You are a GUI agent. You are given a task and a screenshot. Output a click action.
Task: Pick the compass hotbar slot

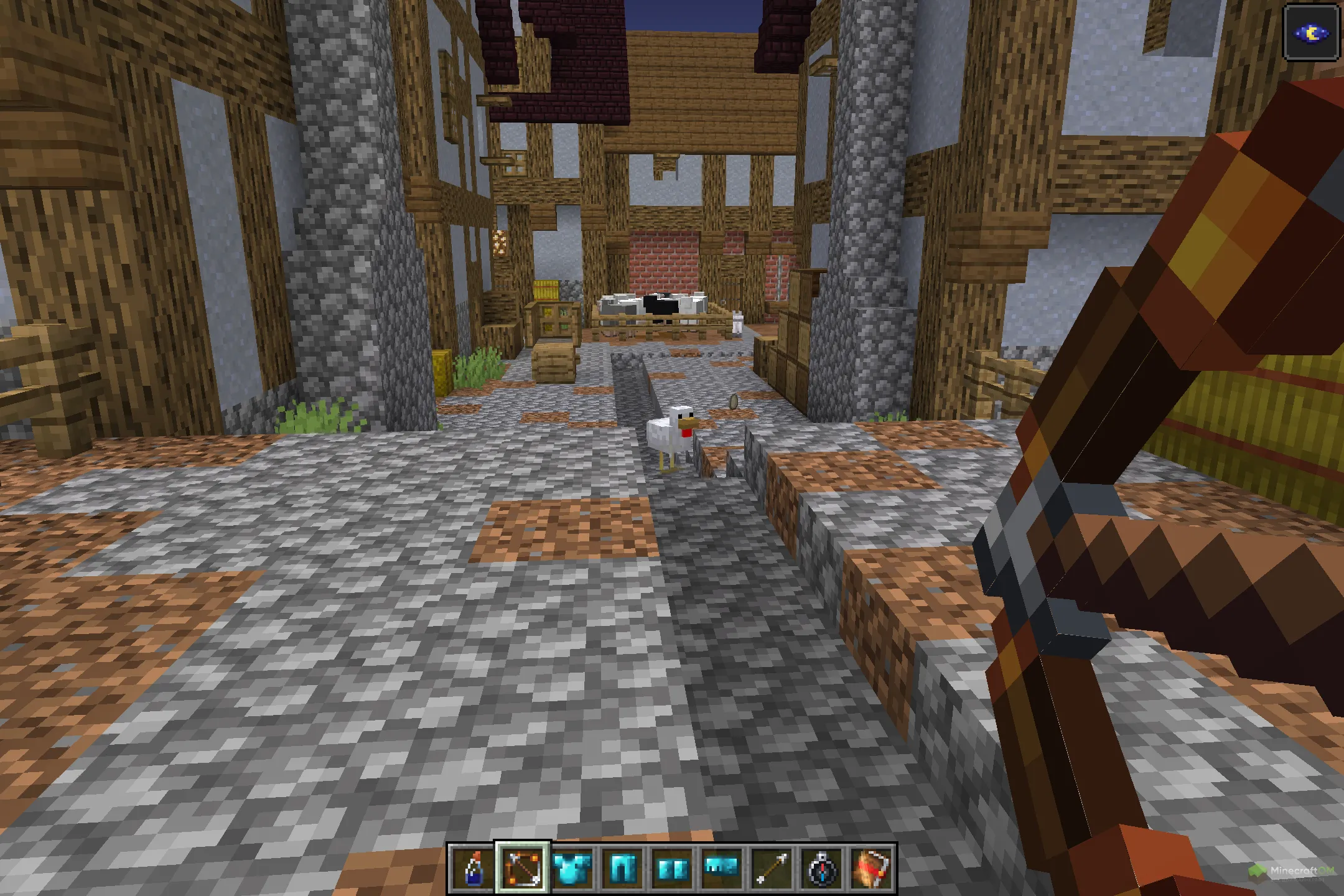(821, 868)
